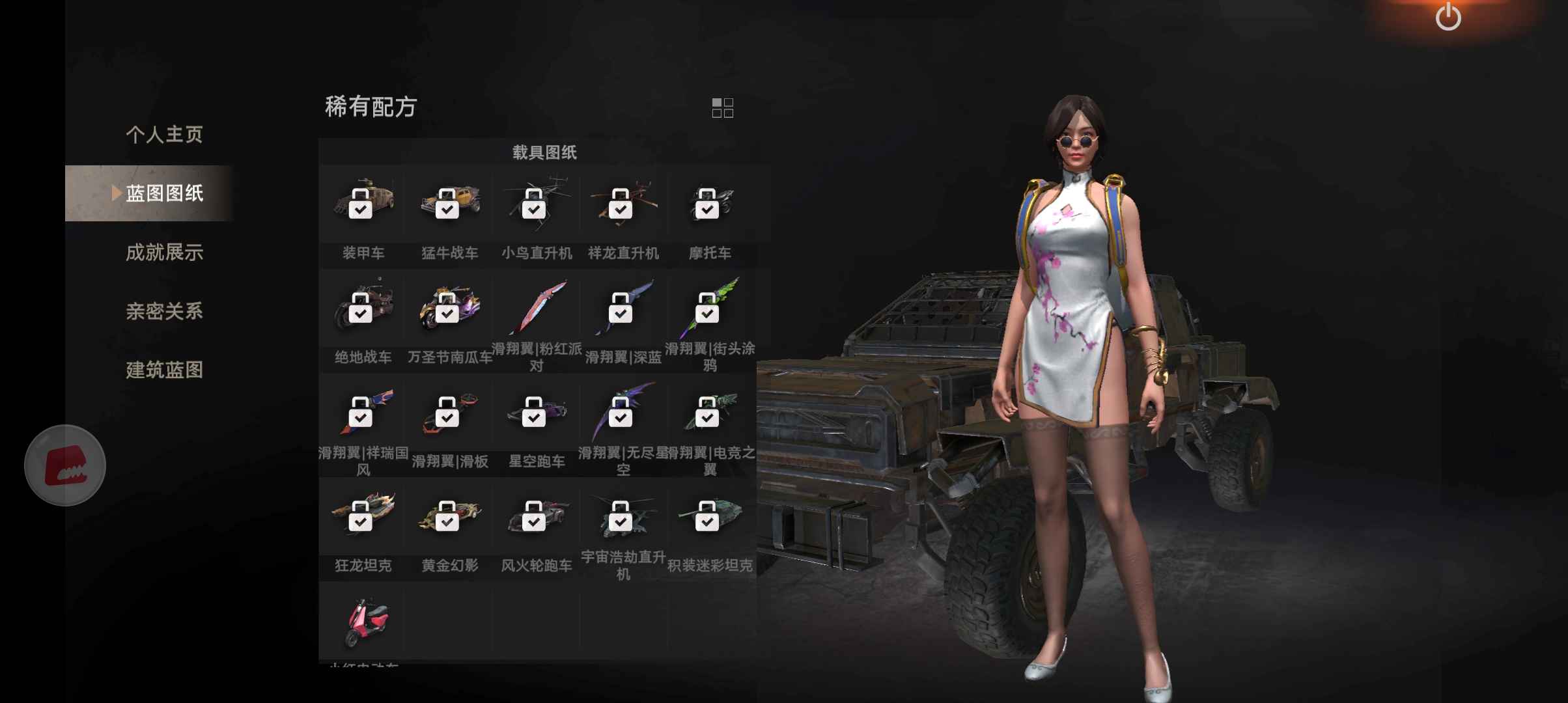1568x703 pixels.
Task: Select the 蓝图图纸 blueprint tab
Action: pos(164,193)
